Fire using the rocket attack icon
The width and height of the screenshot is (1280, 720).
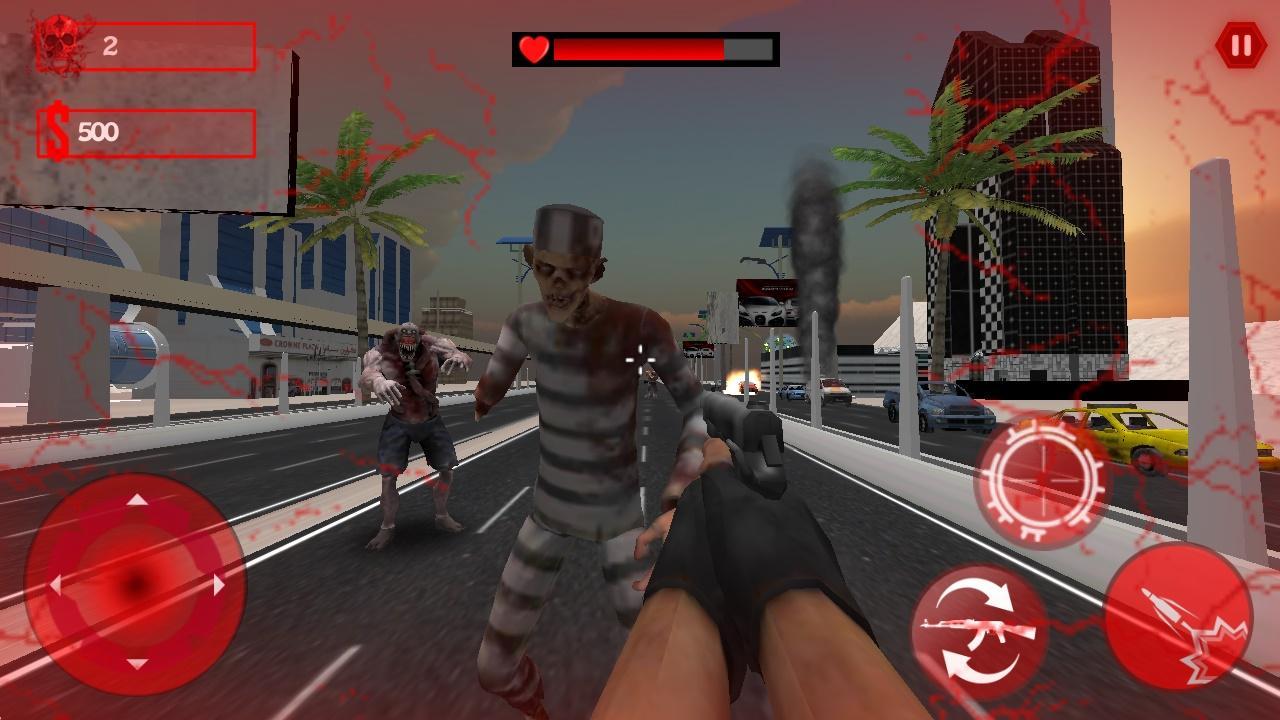[1180, 620]
